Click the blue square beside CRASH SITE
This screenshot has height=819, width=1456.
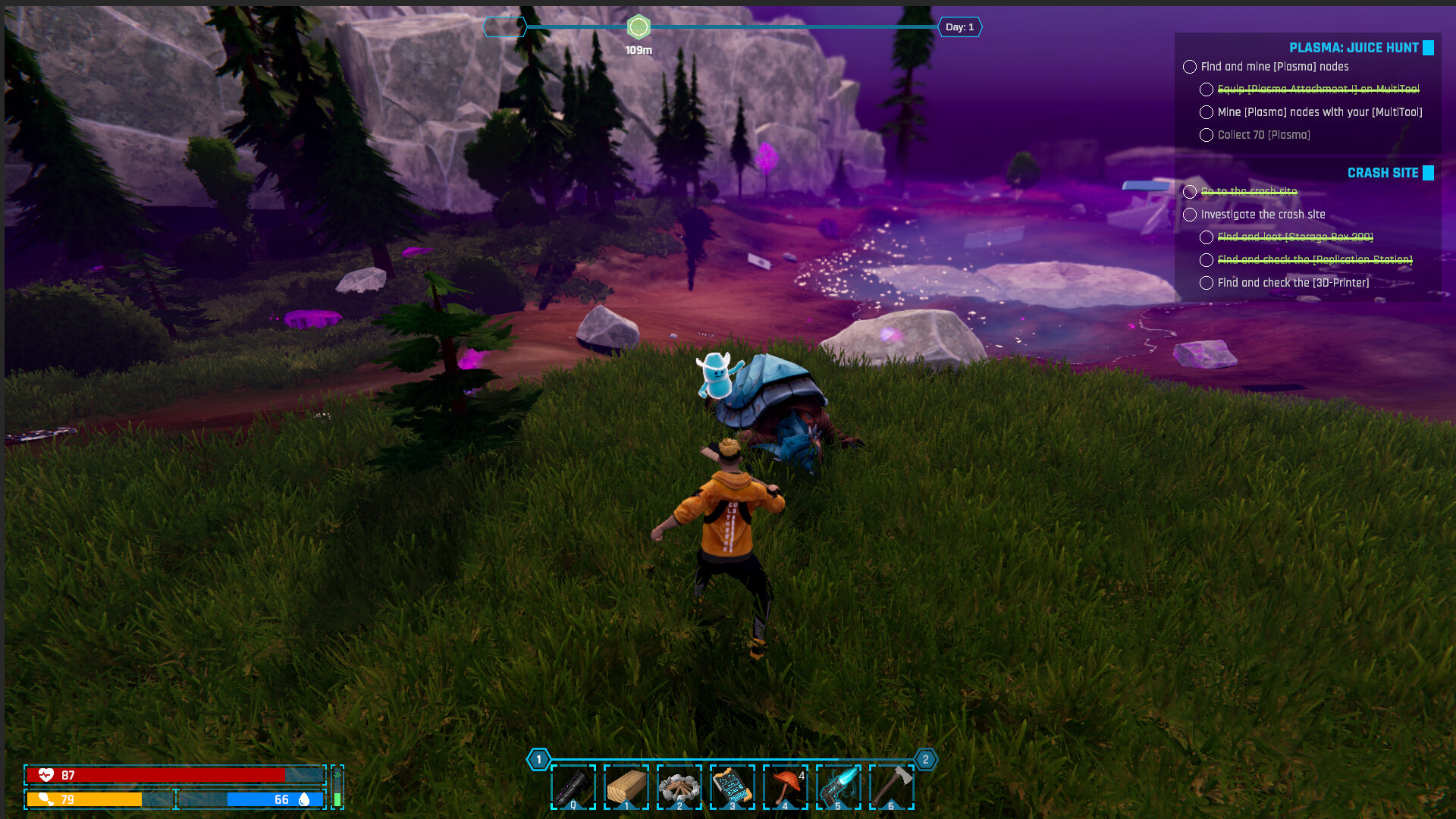(x=1429, y=173)
